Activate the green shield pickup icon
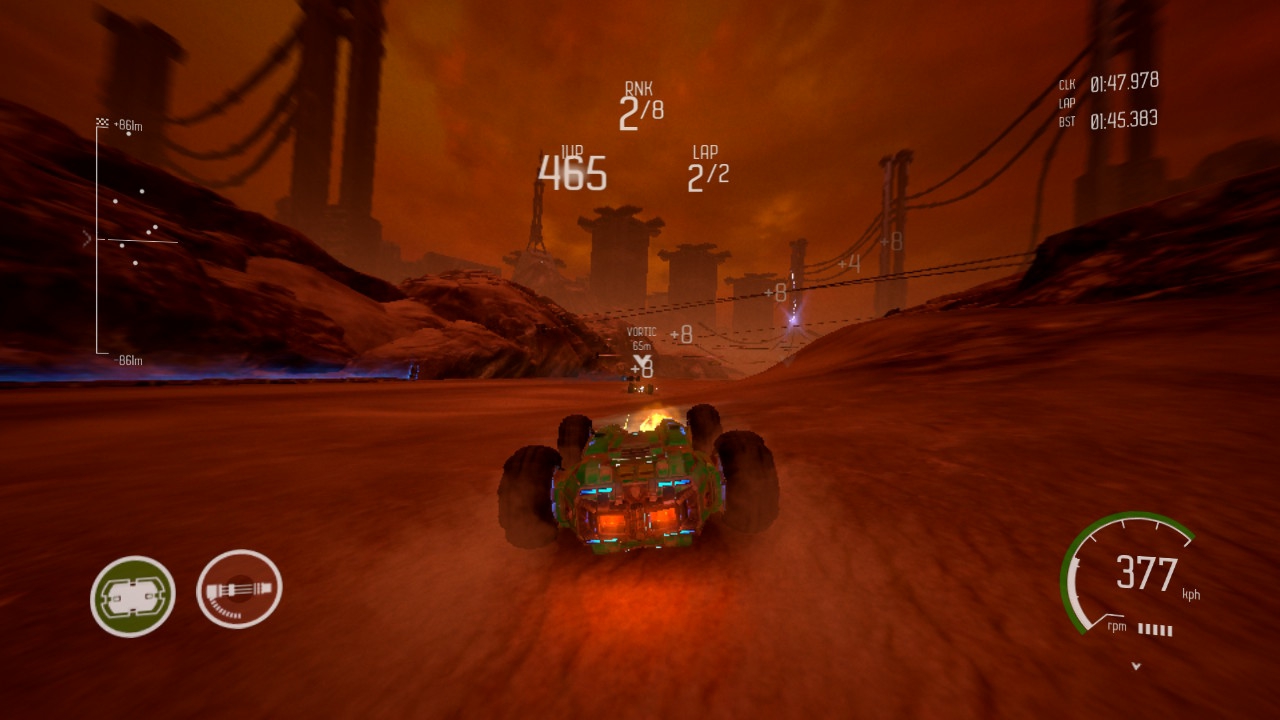Screen dimensions: 1280x720 coord(133,596)
